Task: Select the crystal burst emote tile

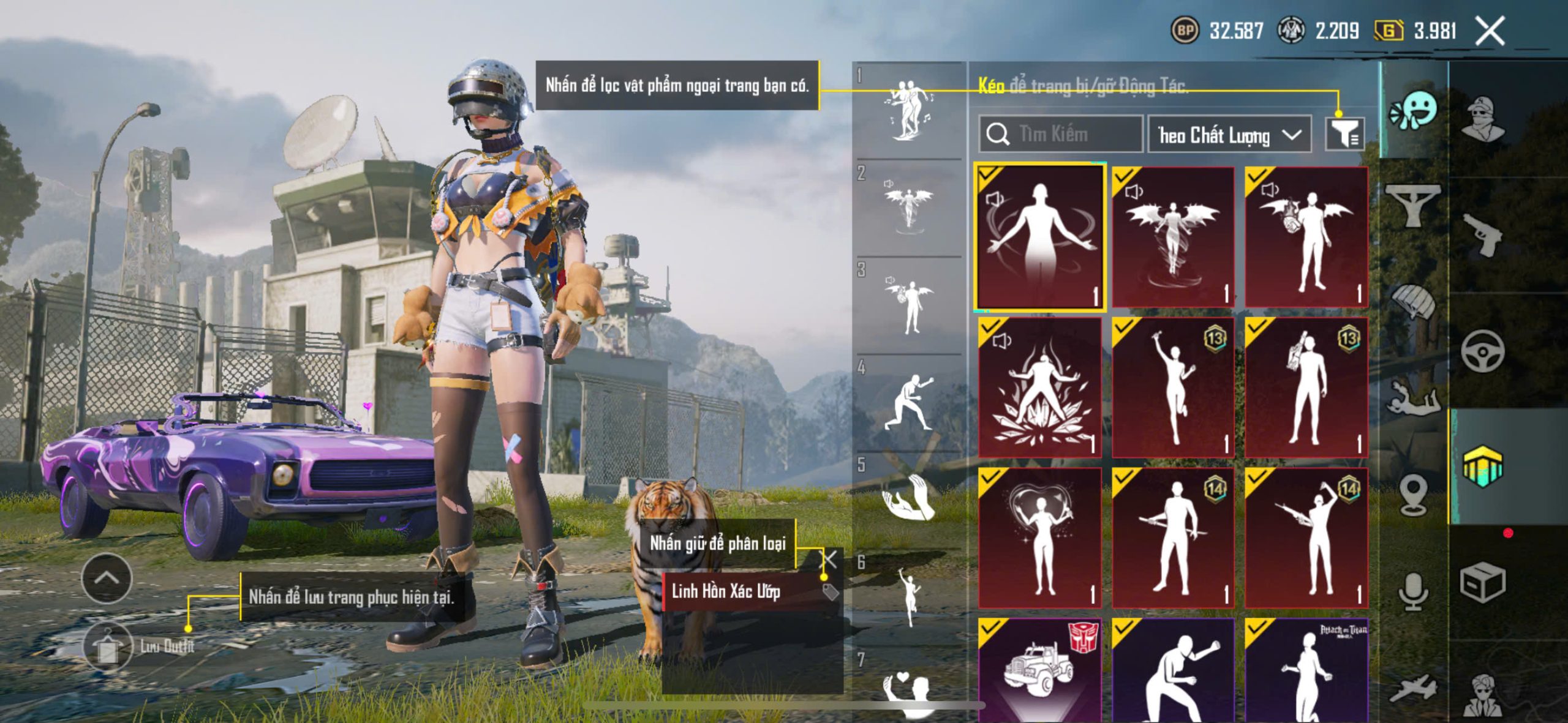Action: coord(1039,388)
